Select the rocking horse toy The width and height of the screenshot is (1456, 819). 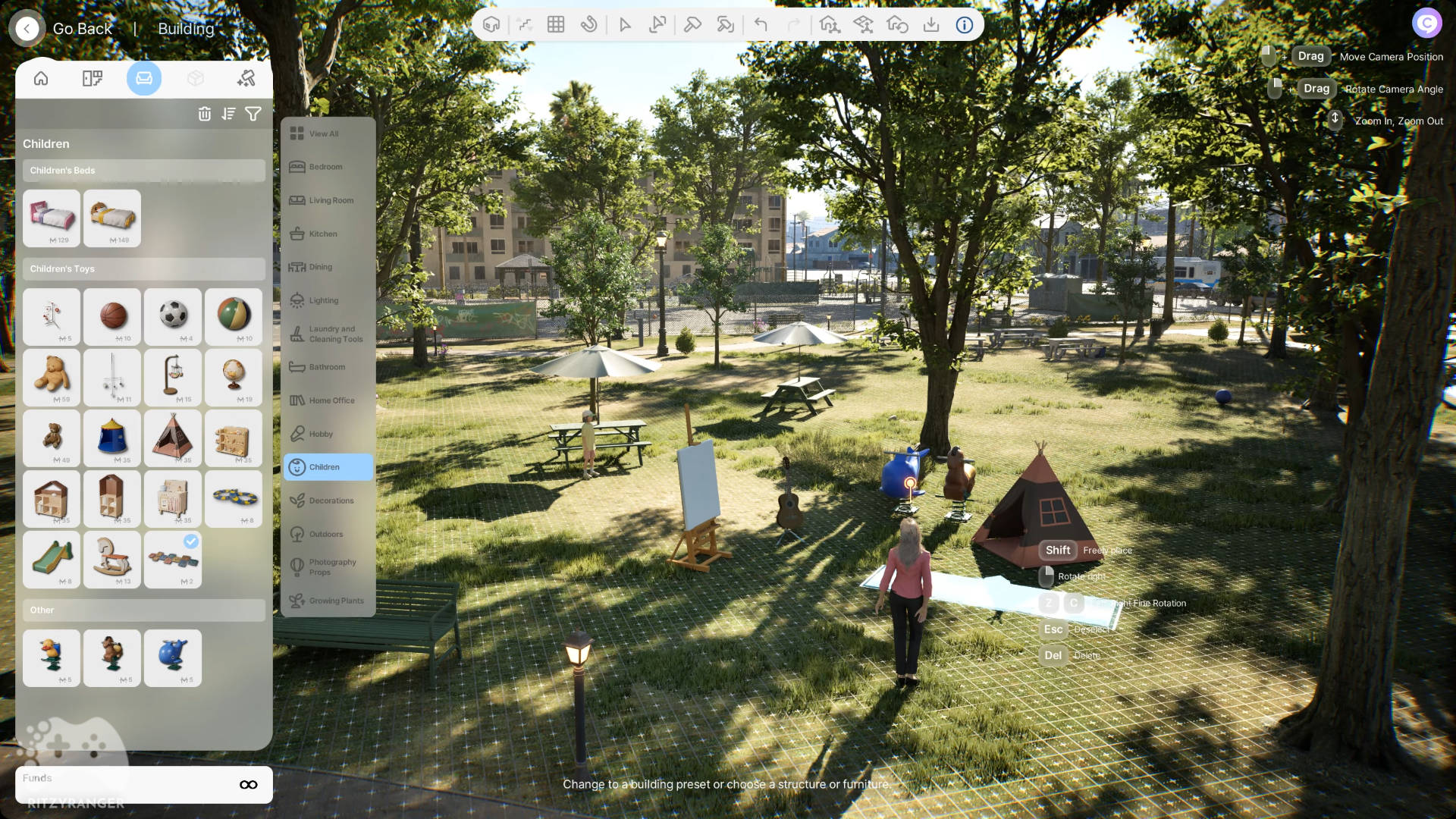coord(112,557)
